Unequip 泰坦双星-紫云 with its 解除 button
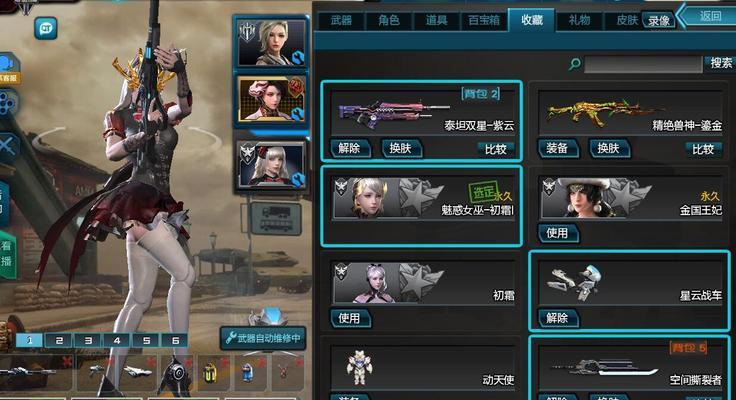Viewport: 736px width, 400px height. point(349,148)
